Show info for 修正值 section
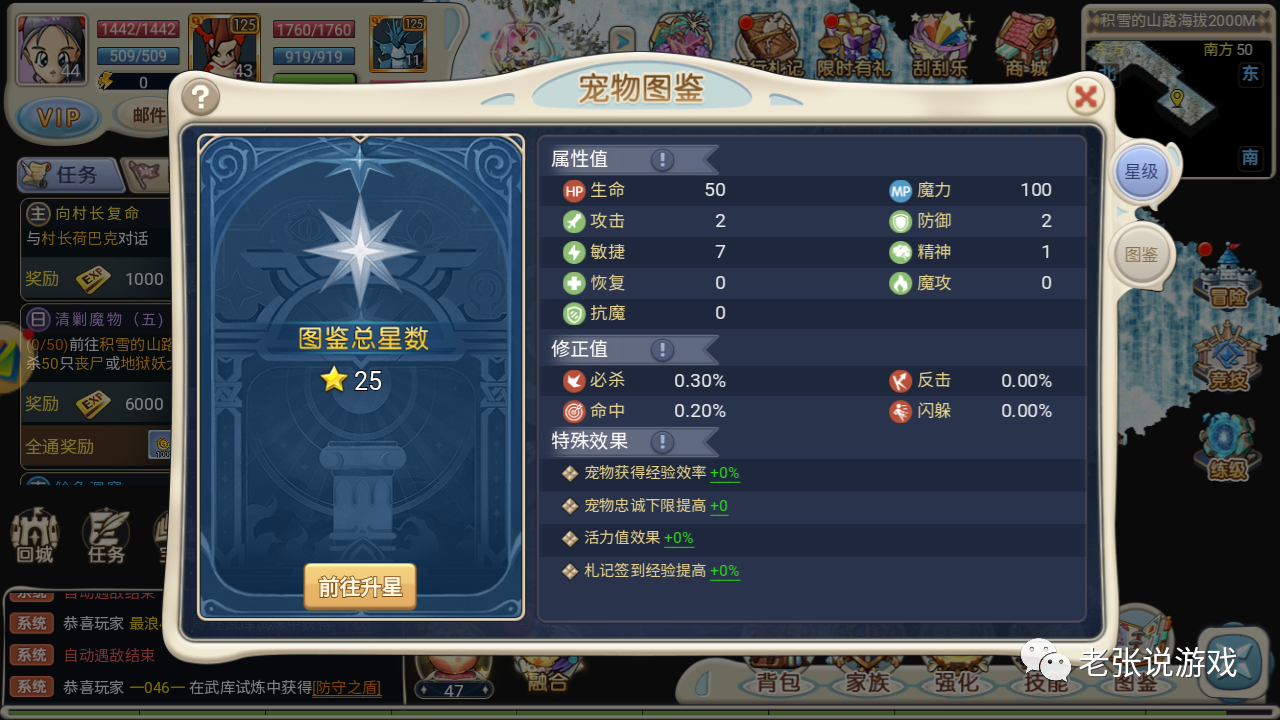Screen dimensions: 1280x720 [x=662, y=350]
